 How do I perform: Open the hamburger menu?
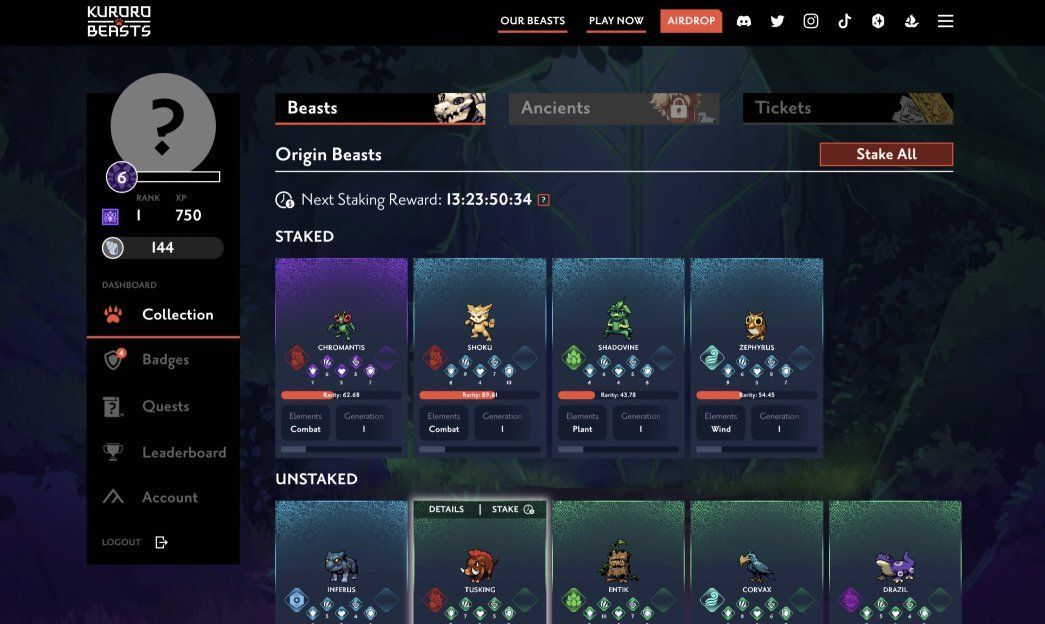(x=945, y=21)
